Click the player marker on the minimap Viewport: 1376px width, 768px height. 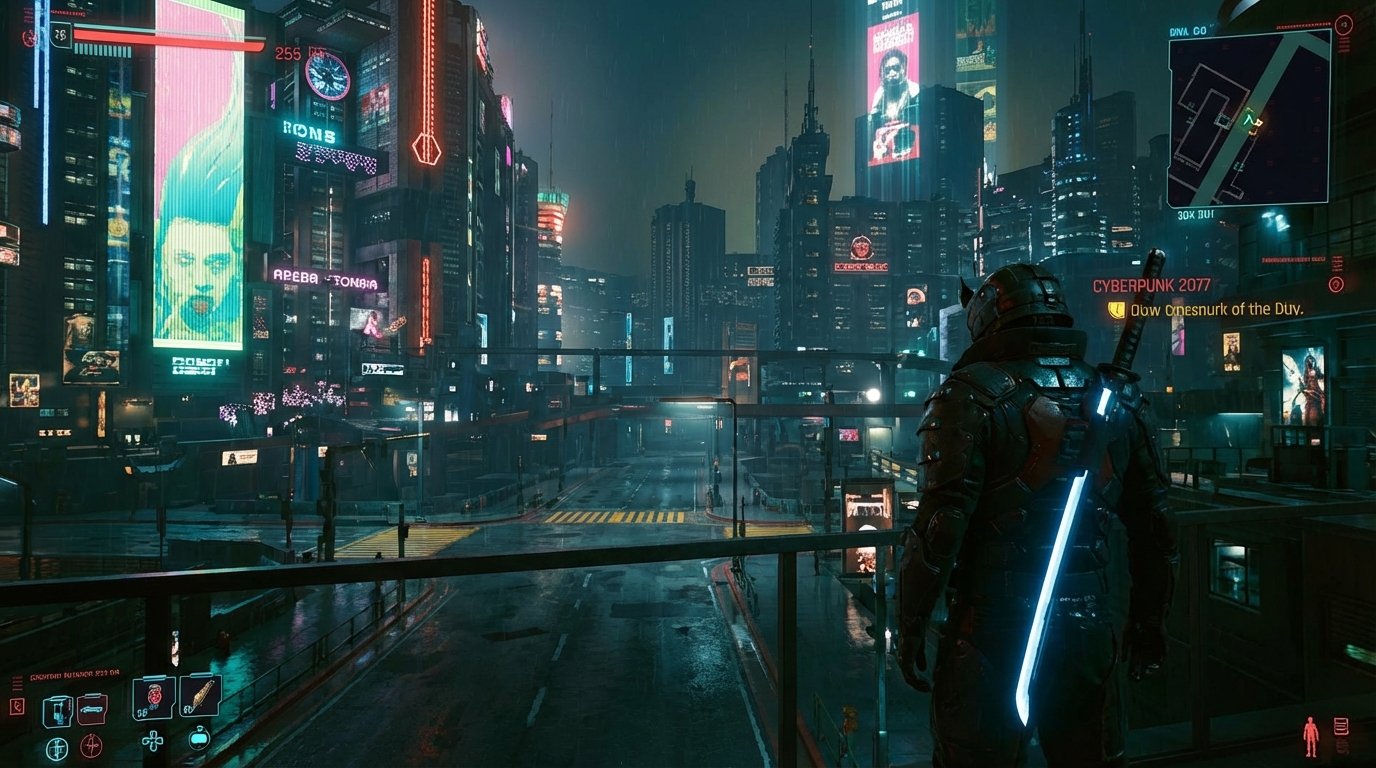click(x=1250, y=119)
